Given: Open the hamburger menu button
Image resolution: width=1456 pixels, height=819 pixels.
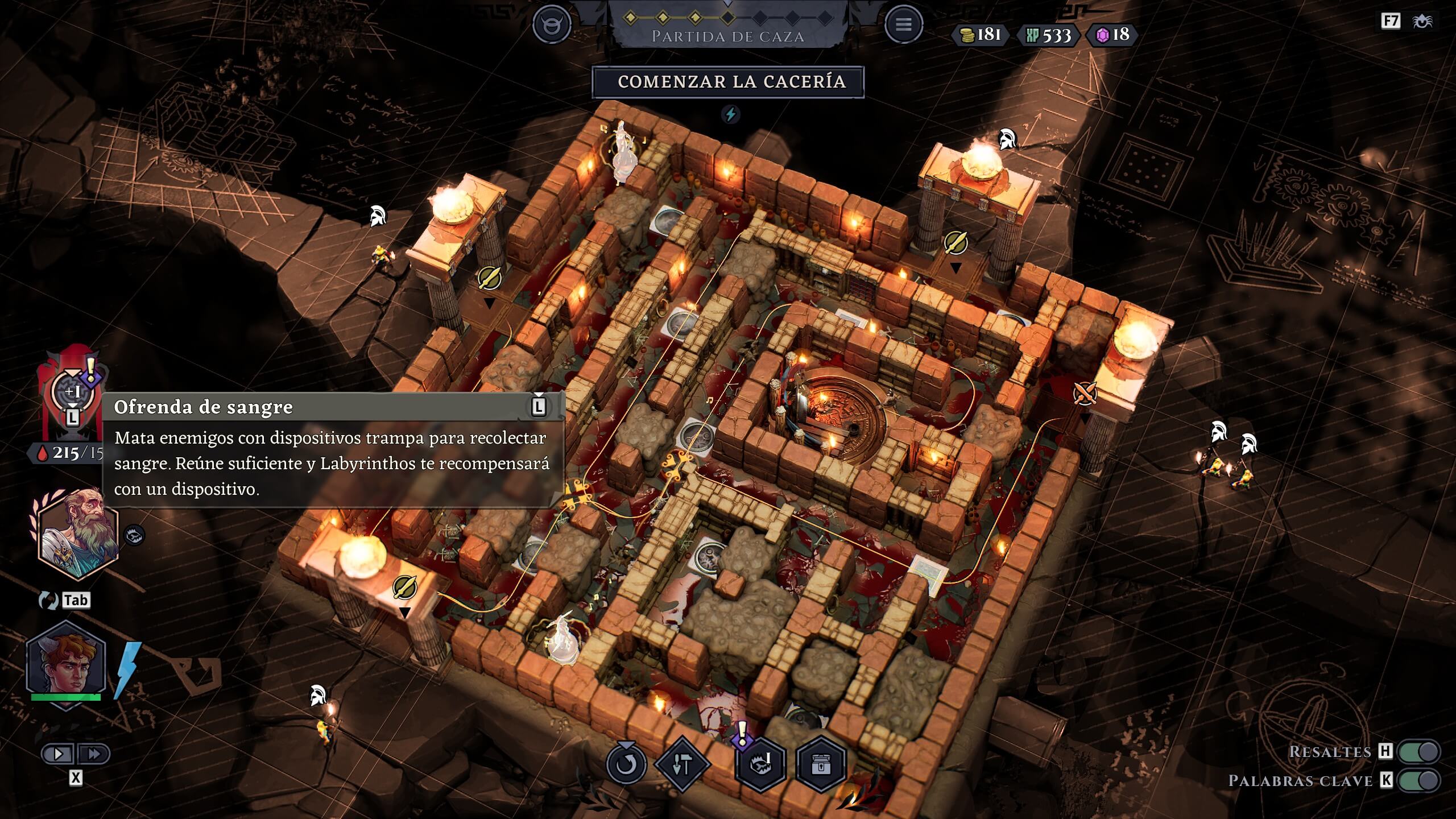Looking at the screenshot, I should [903, 24].
